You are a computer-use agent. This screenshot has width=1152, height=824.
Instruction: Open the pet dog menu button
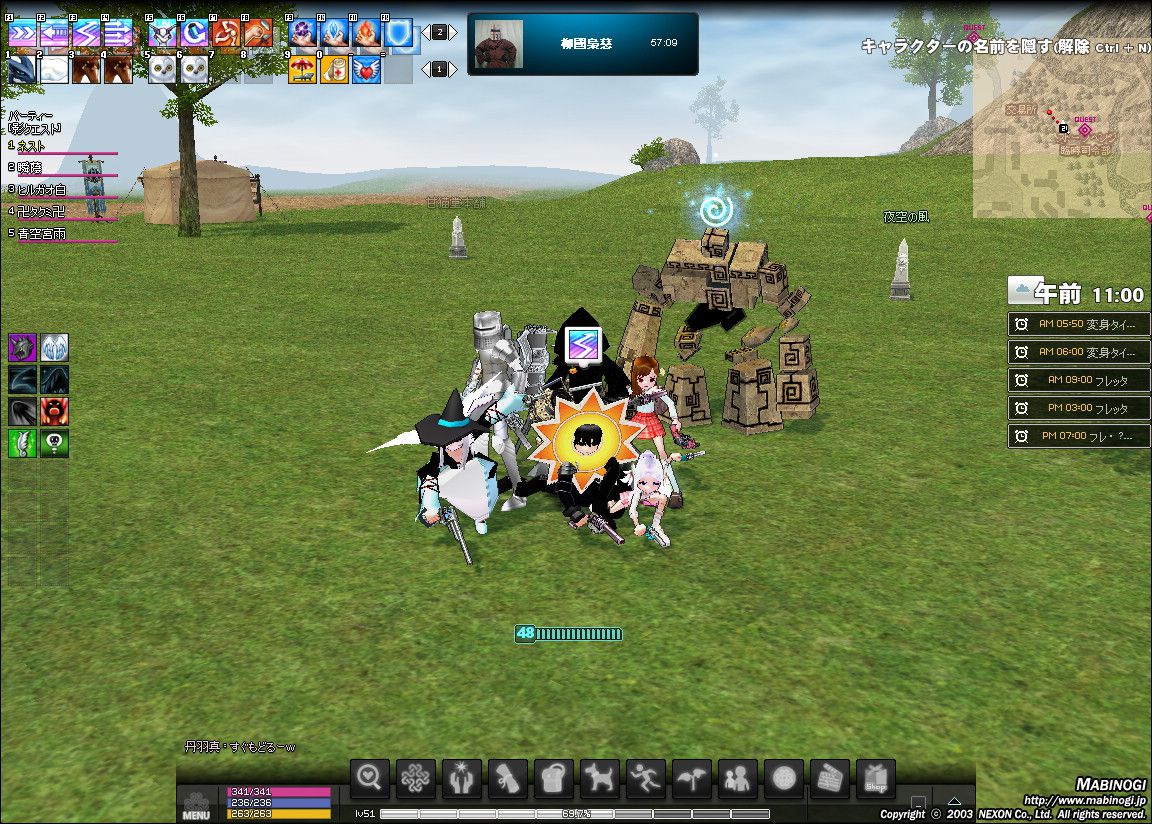(599, 779)
